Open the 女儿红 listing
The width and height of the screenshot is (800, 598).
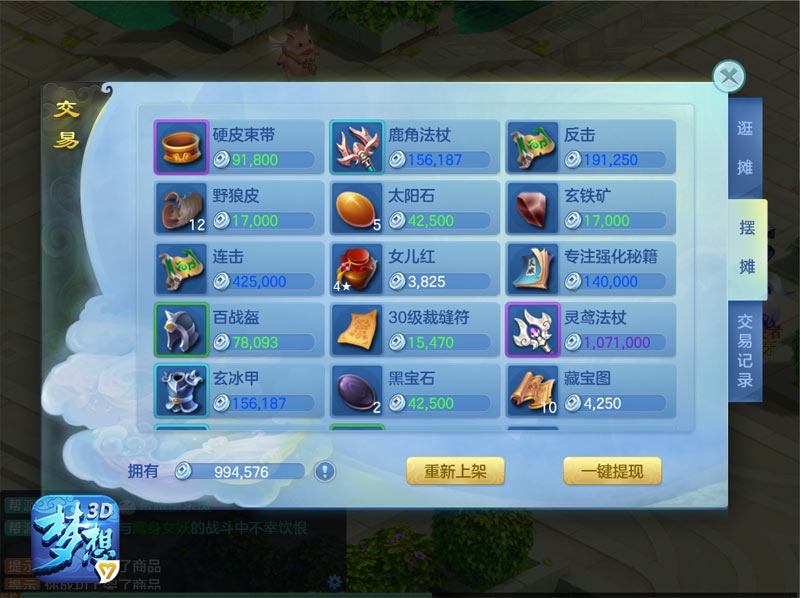[x=415, y=269]
